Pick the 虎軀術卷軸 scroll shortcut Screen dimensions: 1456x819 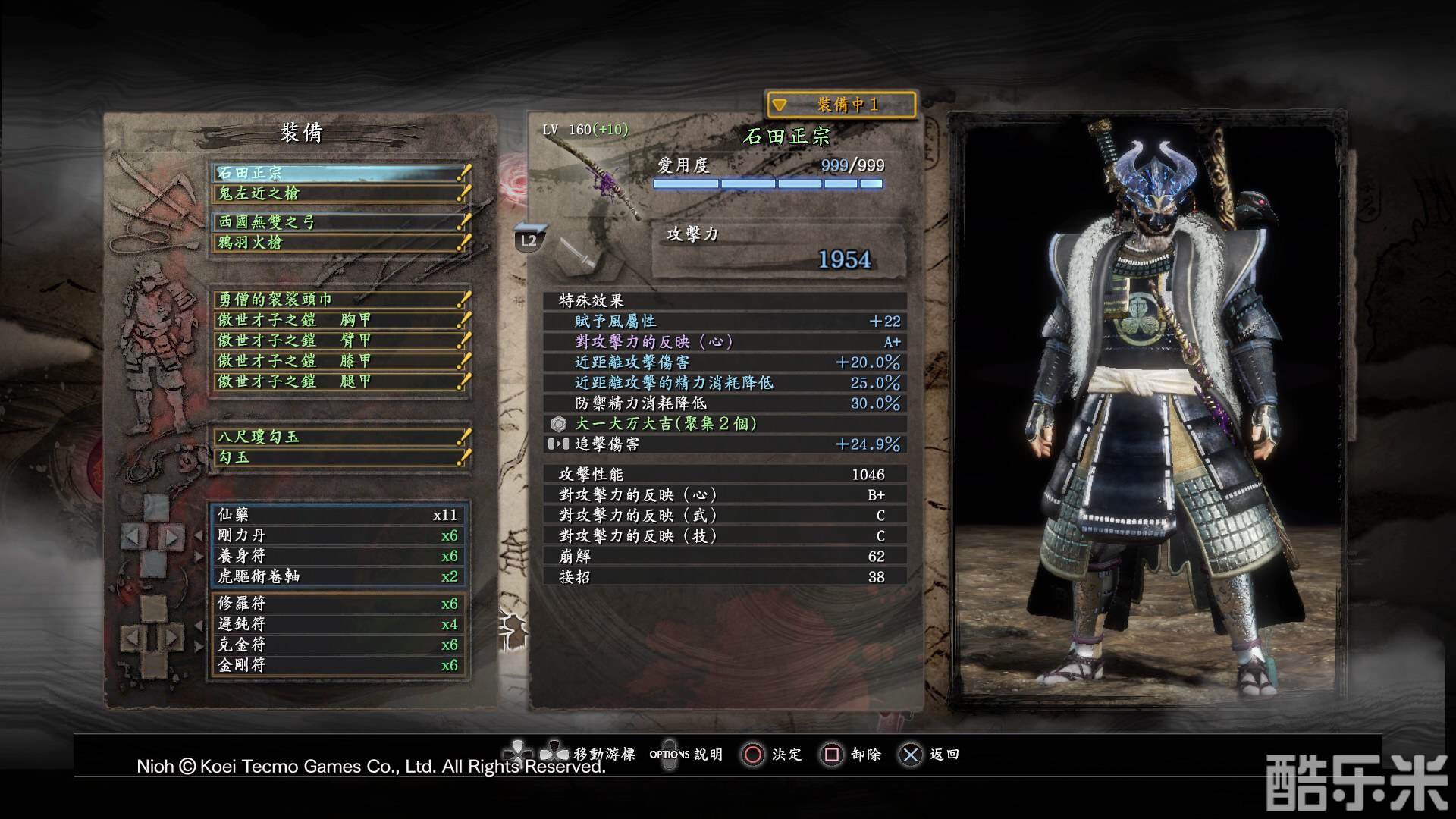(x=338, y=576)
